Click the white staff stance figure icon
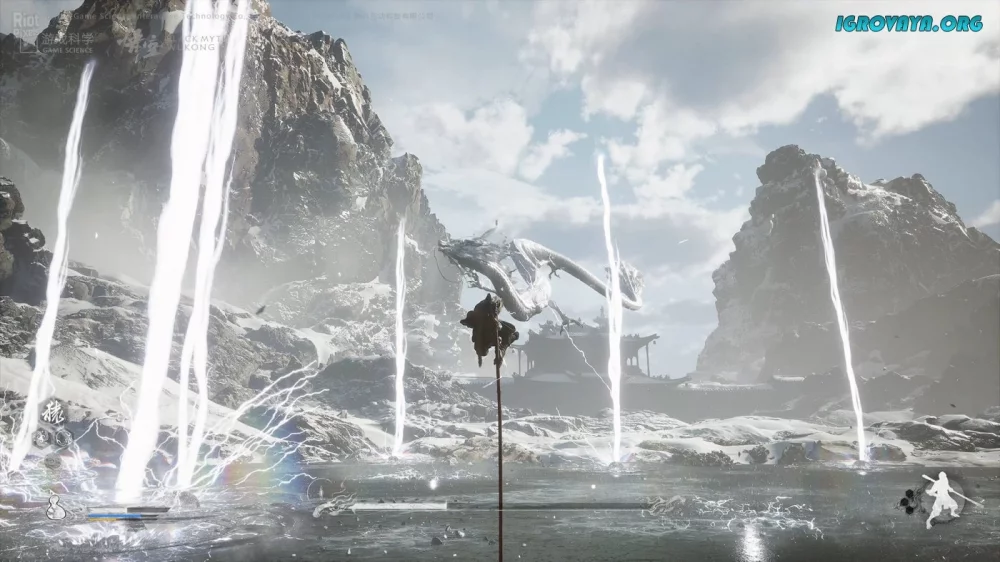The image size is (1000, 562). coord(940,498)
